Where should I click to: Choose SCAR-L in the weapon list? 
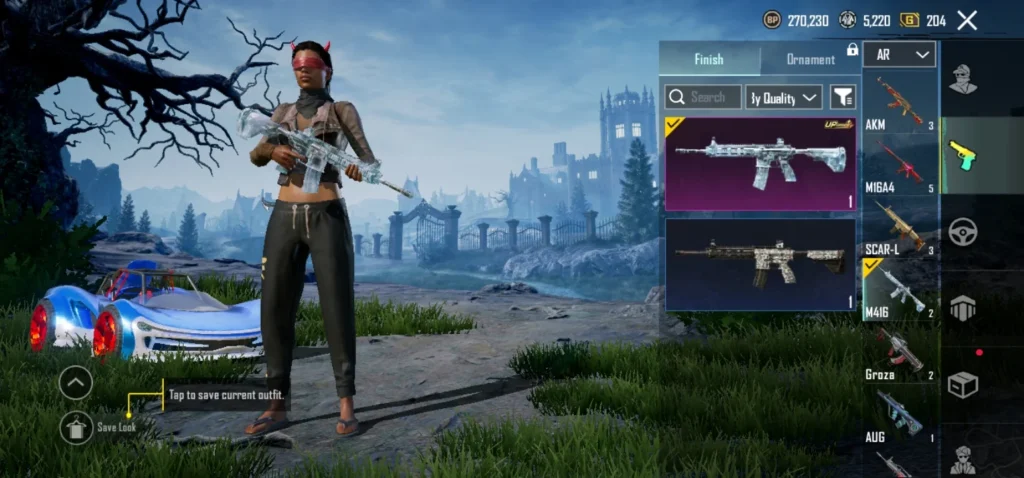click(900, 227)
